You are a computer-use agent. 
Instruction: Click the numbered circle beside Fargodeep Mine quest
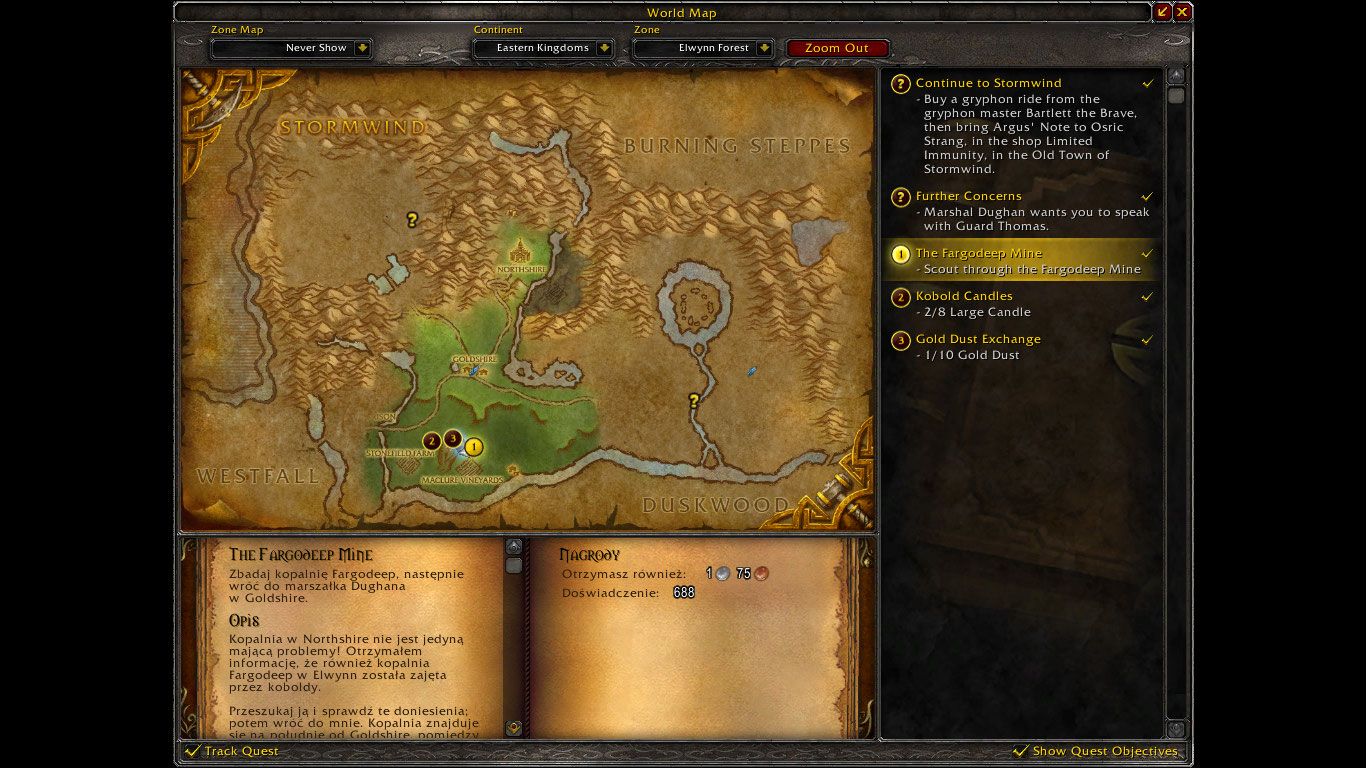tap(899, 255)
